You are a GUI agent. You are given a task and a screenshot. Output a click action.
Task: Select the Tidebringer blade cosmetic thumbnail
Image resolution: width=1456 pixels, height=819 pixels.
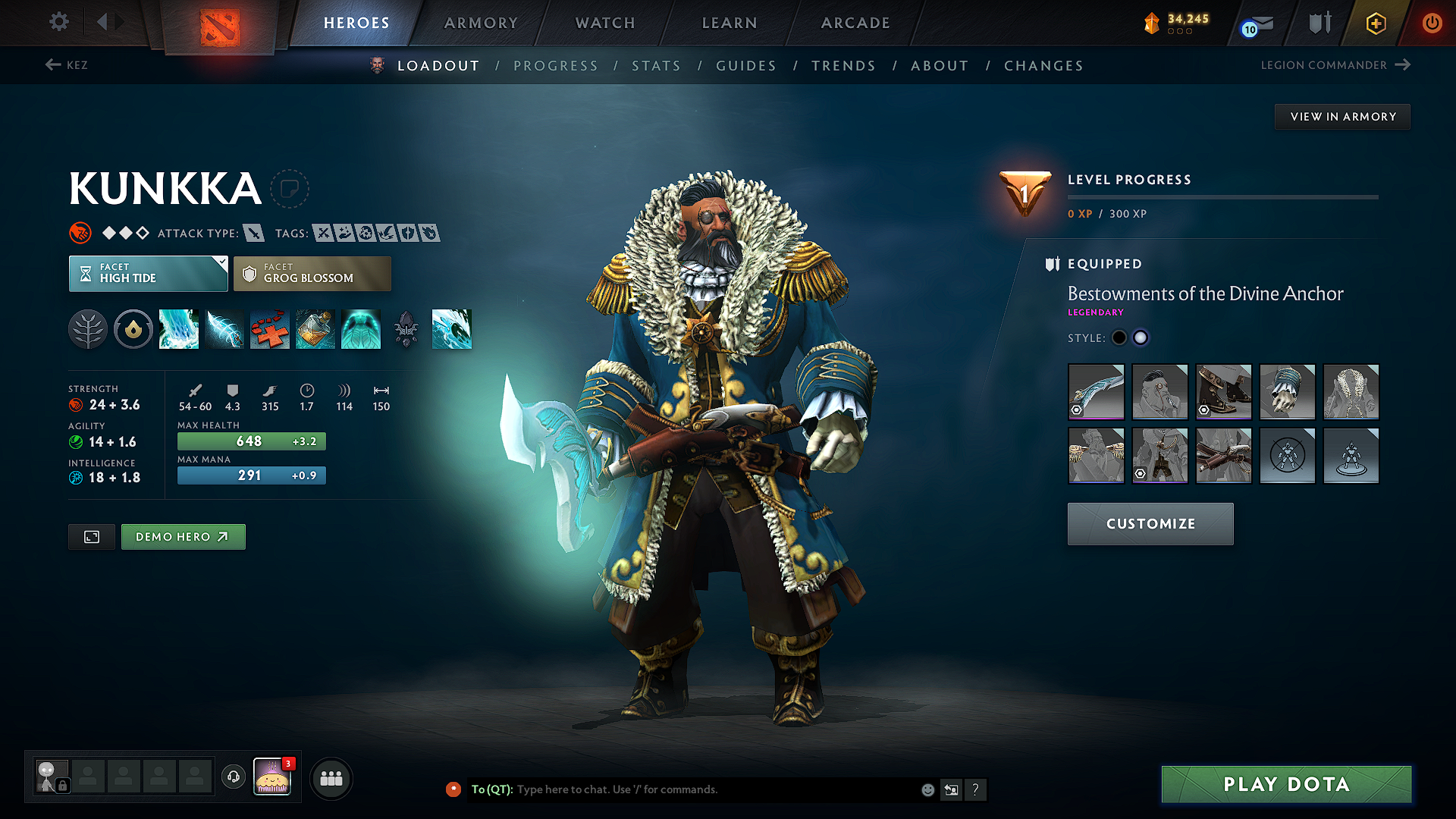point(1095,392)
